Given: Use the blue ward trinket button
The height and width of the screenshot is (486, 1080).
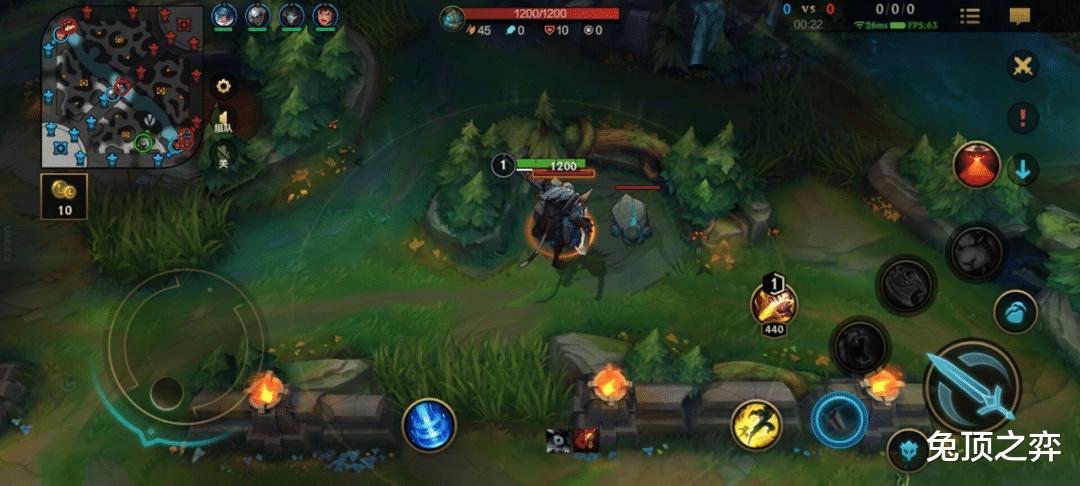Looking at the screenshot, I should [x=909, y=449].
